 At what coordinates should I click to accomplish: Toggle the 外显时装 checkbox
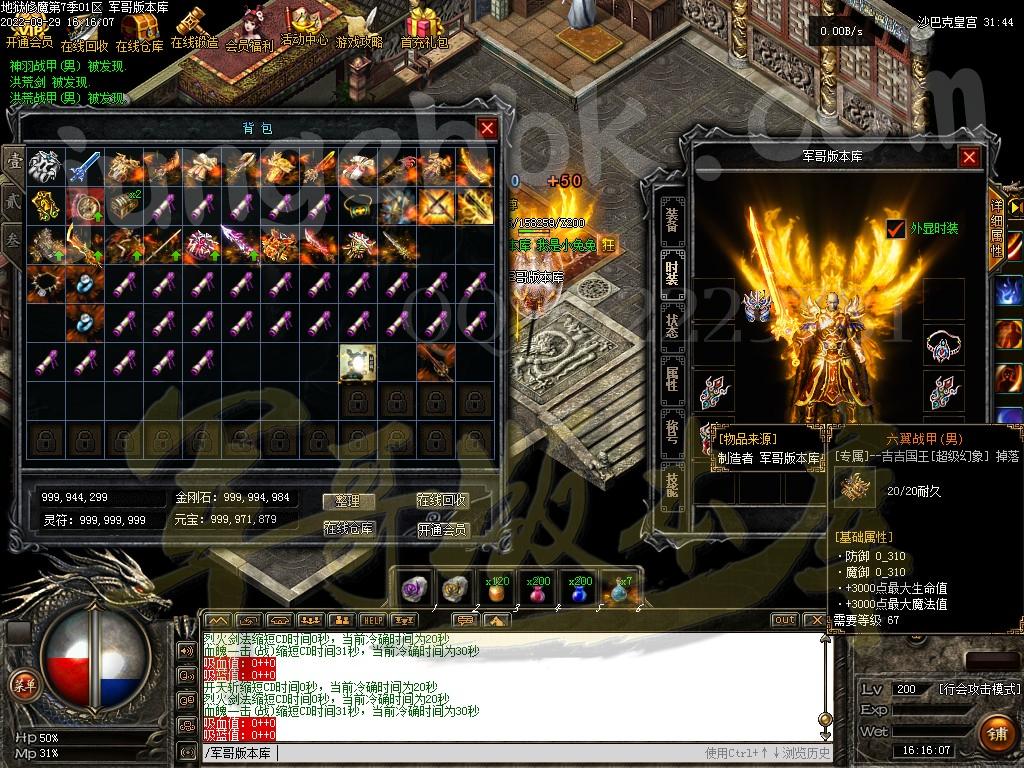coord(896,229)
